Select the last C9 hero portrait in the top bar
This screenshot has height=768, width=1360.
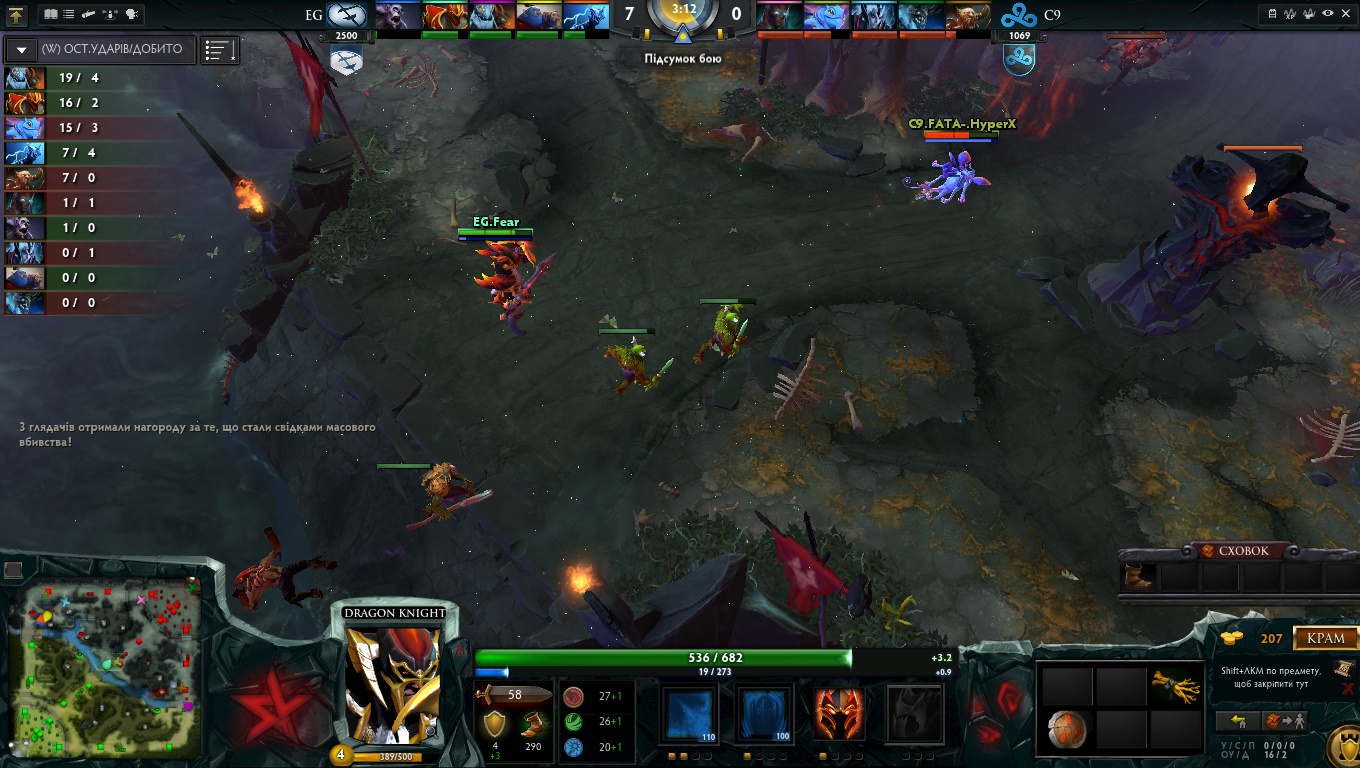point(967,17)
